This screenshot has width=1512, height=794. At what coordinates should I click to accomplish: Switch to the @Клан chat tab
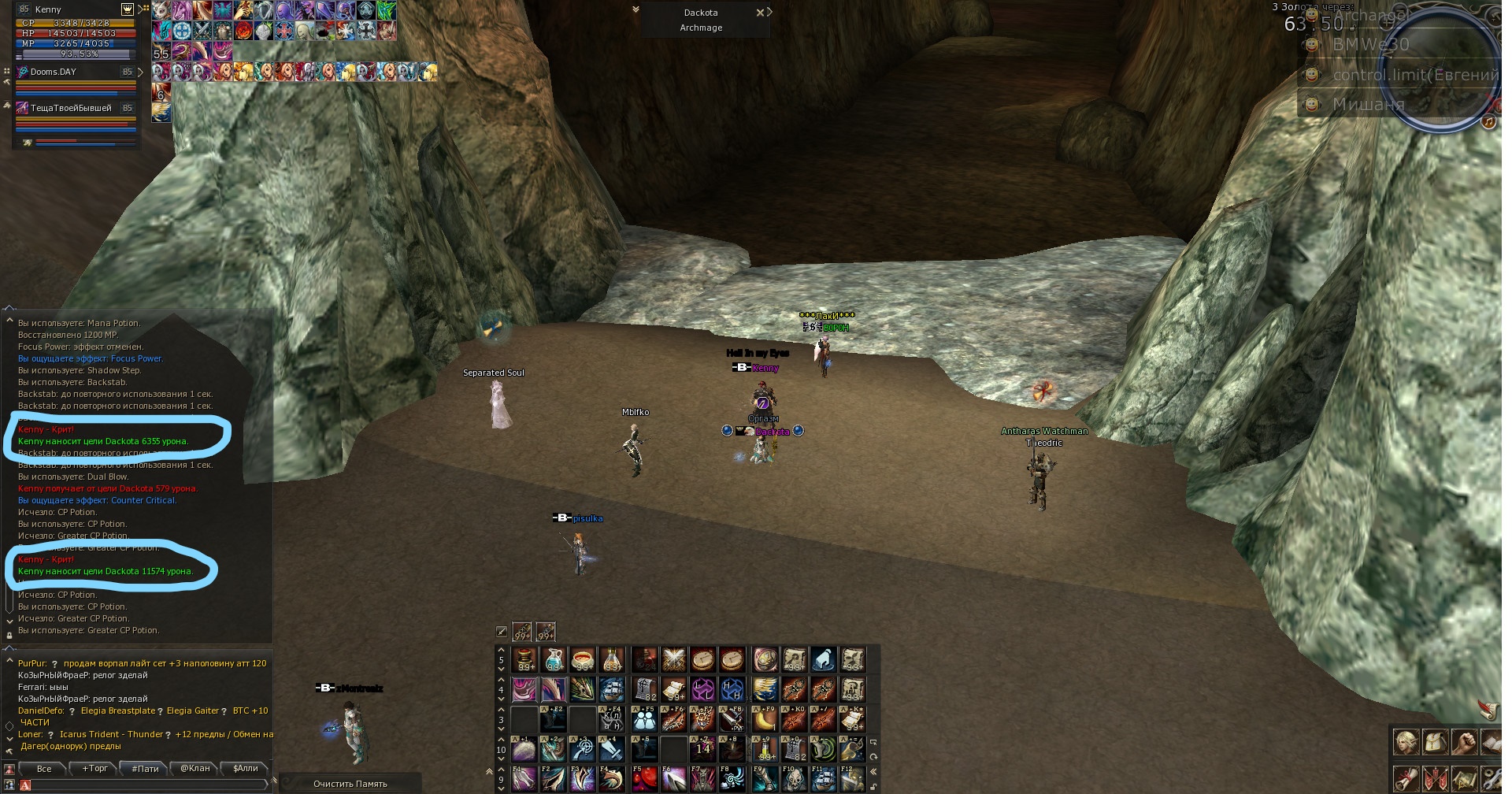tap(195, 769)
